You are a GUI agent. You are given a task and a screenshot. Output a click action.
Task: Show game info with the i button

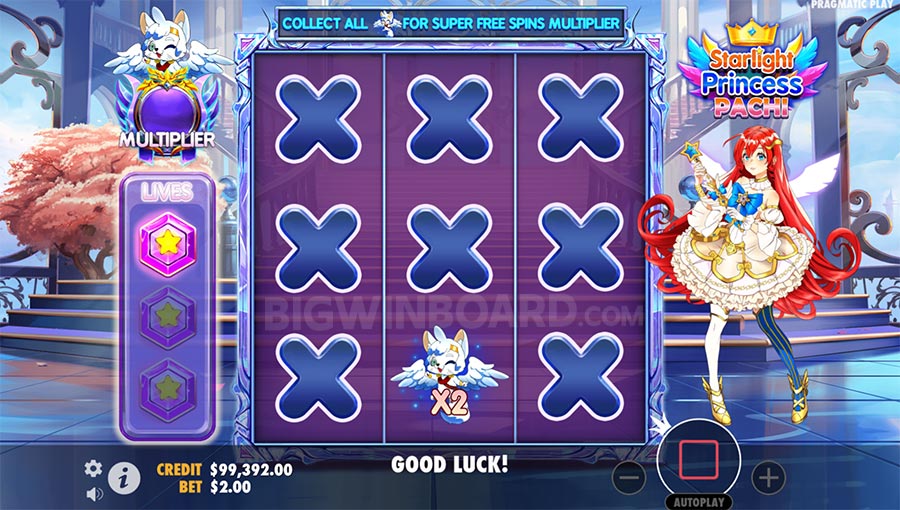123,478
